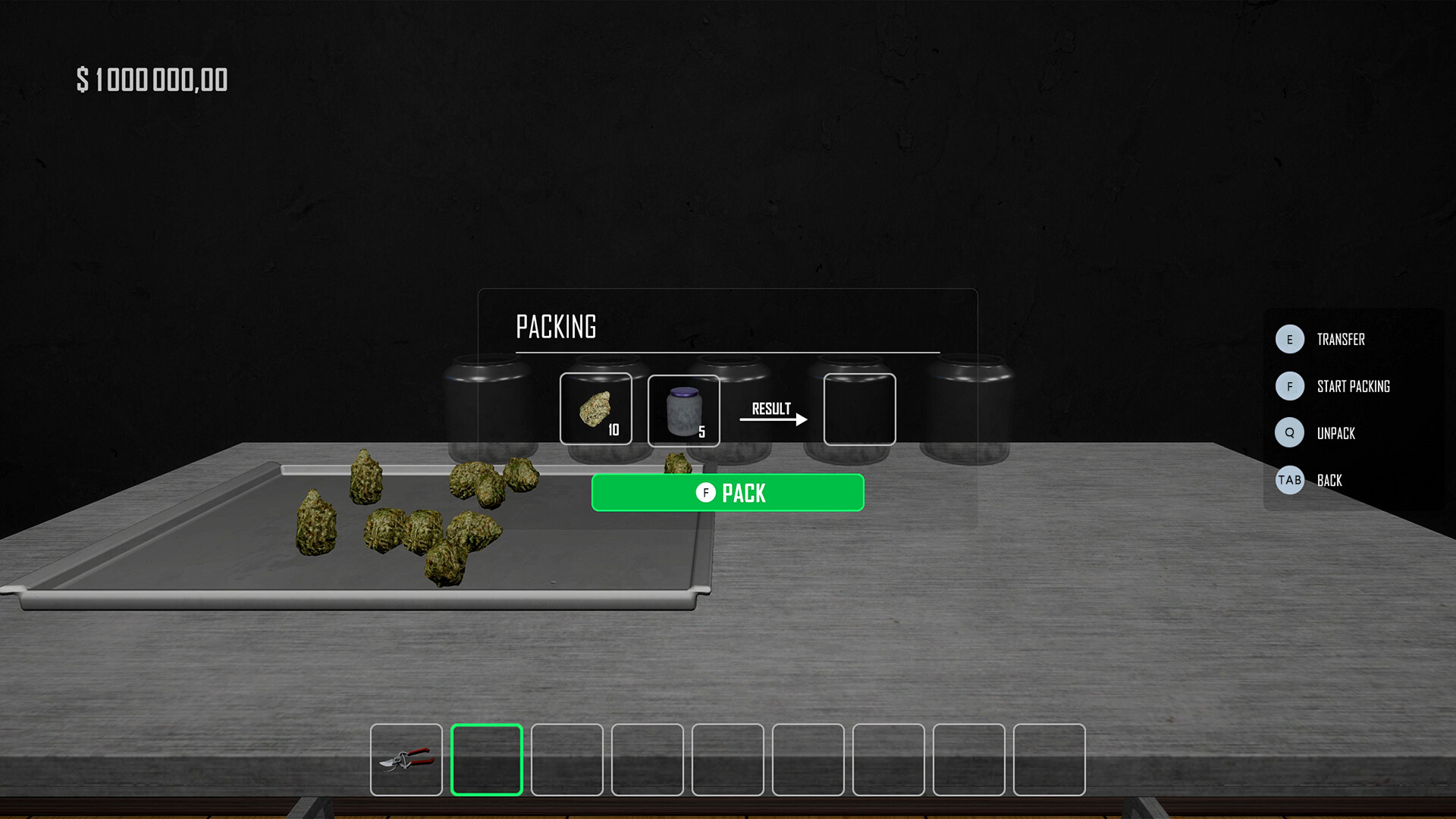The width and height of the screenshot is (1456, 819).
Task: Click the F key icon beside Start Packing
Action: [1289, 387]
